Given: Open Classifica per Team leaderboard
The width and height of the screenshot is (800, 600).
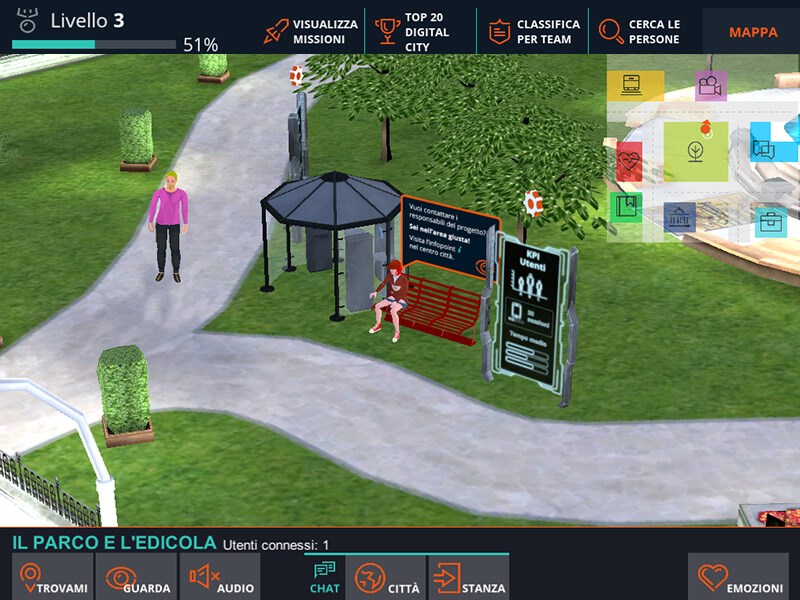Looking at the screenshot, I should [534, 31].
